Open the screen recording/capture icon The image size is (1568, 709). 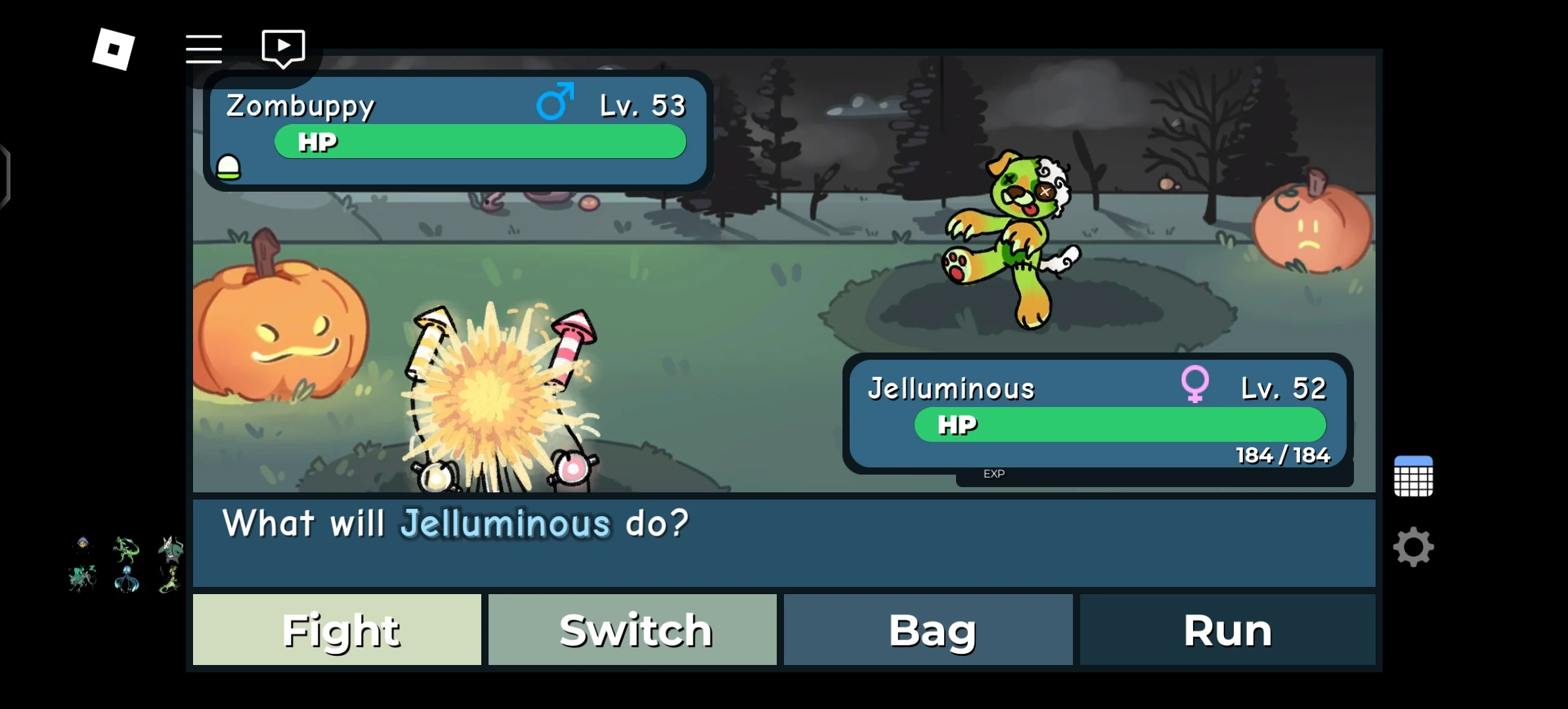point(284,46)
